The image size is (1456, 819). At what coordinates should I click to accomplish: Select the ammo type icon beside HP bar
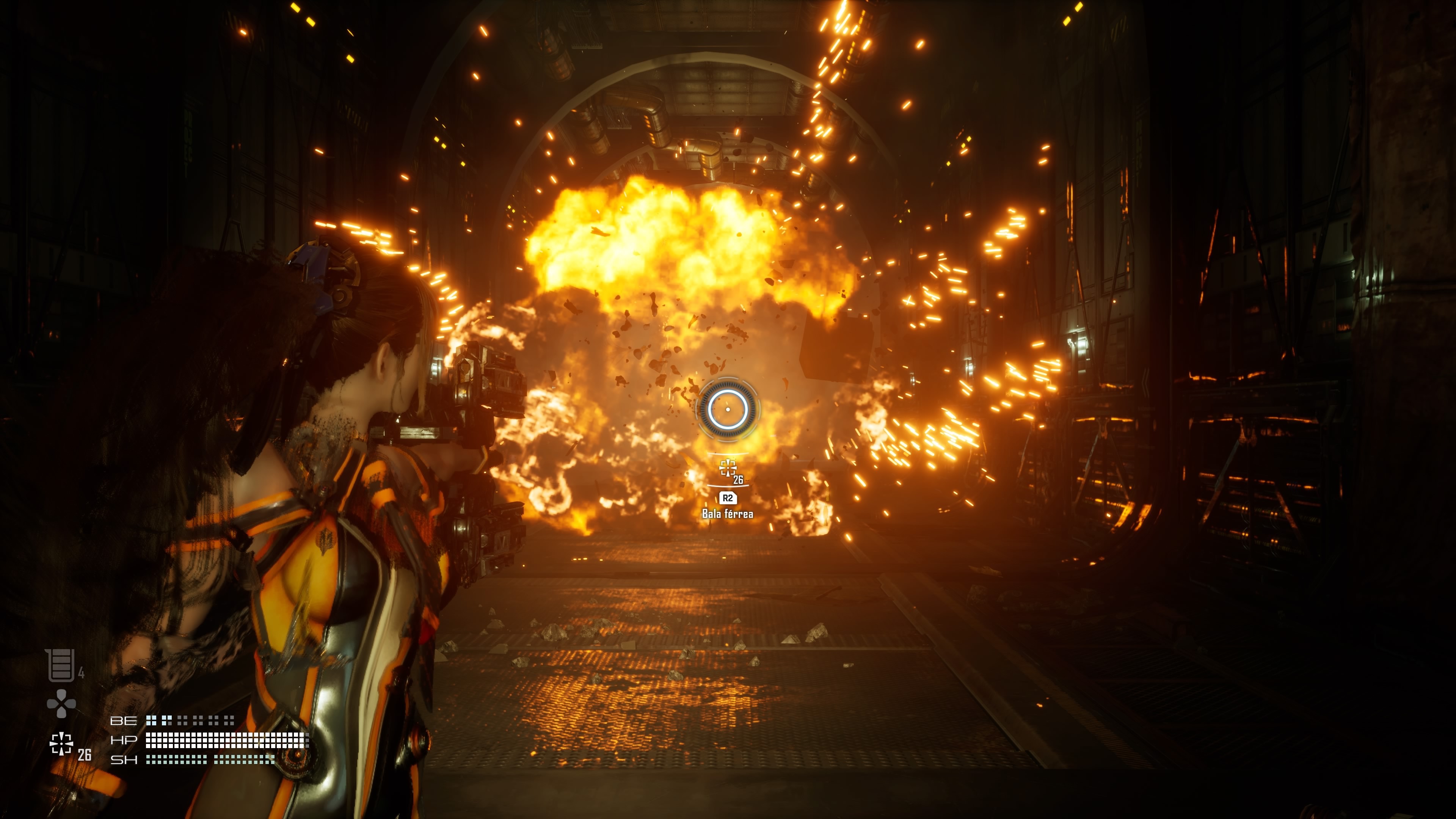[x=61, y=744]
